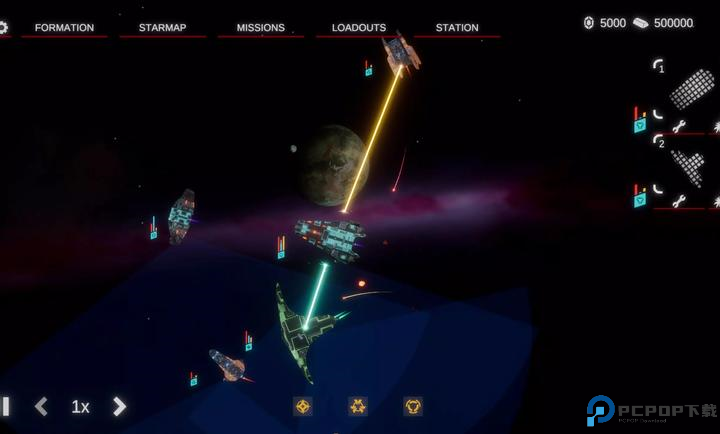The width and height of the screenshot is (720, 434).
Task: Activate the crosshair target command icon
Action: [x=303, y=406]
